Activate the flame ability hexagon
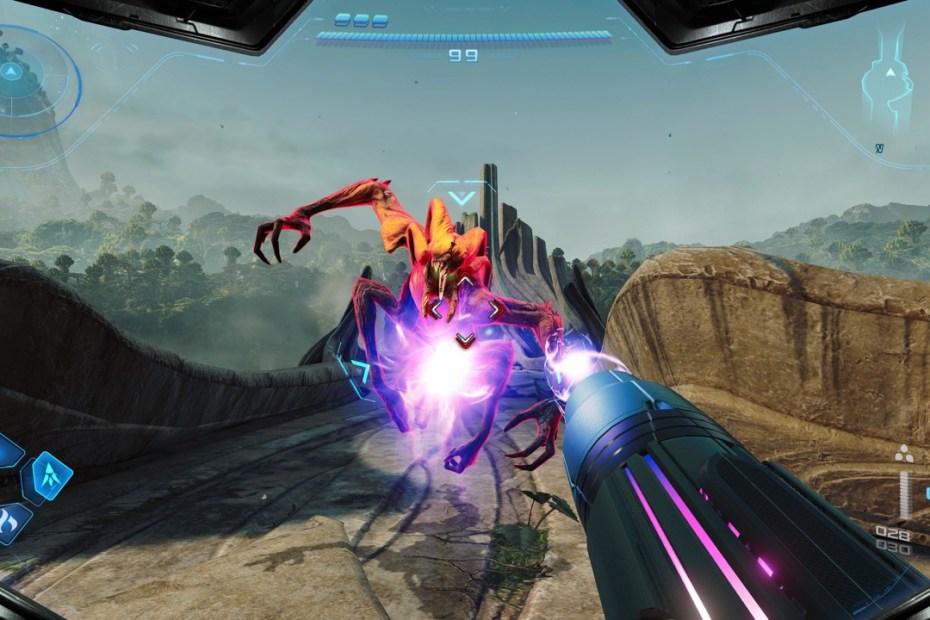Screen dimensions: 930x620 point(13,521)
